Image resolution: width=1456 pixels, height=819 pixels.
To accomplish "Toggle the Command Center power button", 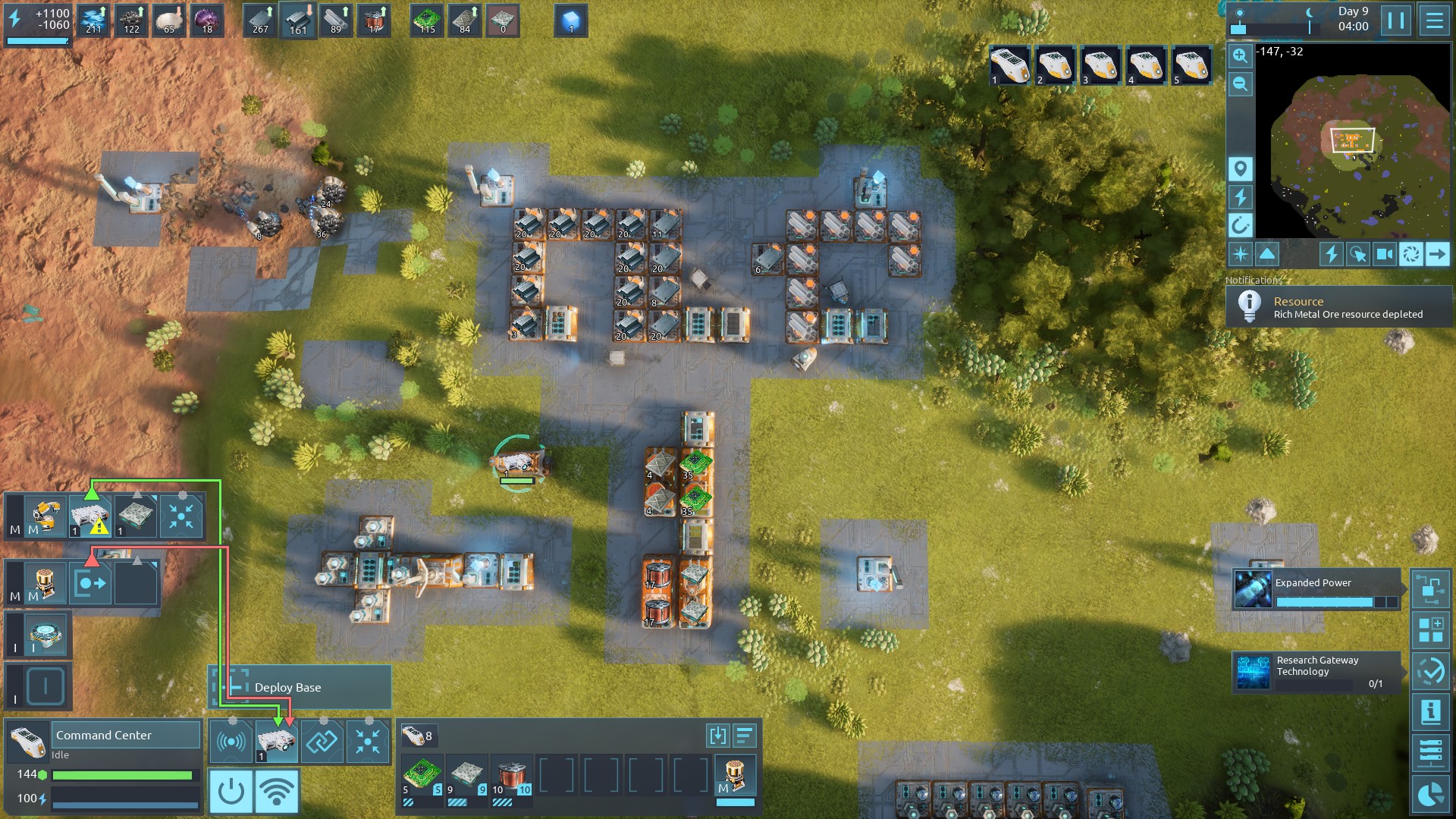I will (231, 792).
